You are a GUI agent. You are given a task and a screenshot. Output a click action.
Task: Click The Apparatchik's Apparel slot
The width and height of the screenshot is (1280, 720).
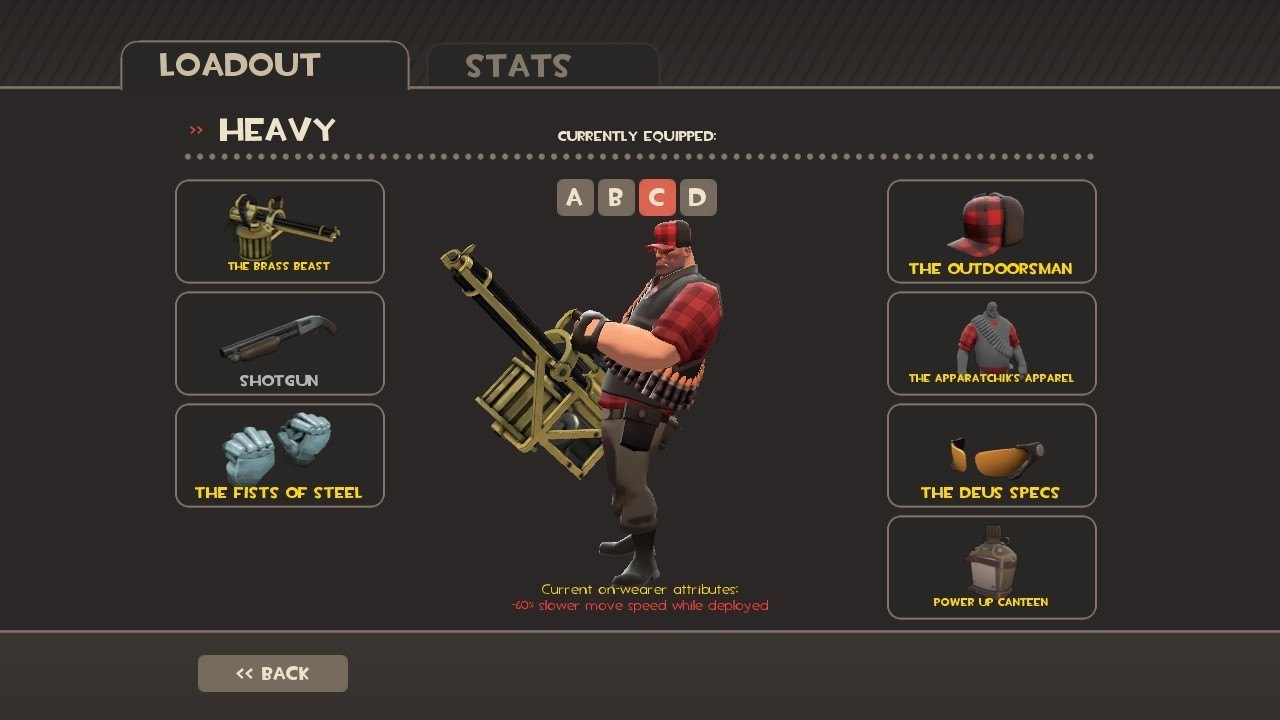pyautogui.click(x=991, y=343)
